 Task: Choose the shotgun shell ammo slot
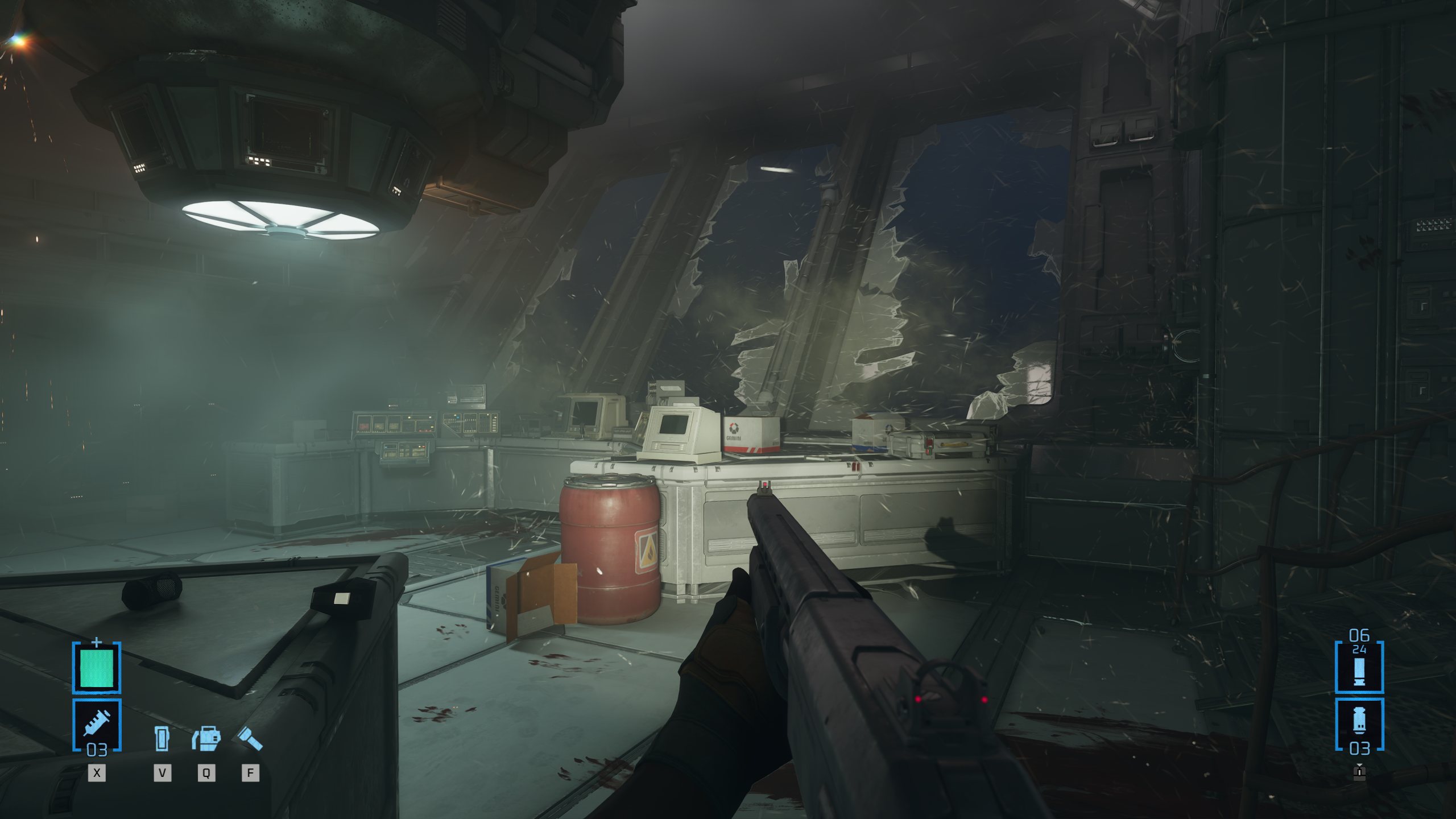(x=1359, y=667)
